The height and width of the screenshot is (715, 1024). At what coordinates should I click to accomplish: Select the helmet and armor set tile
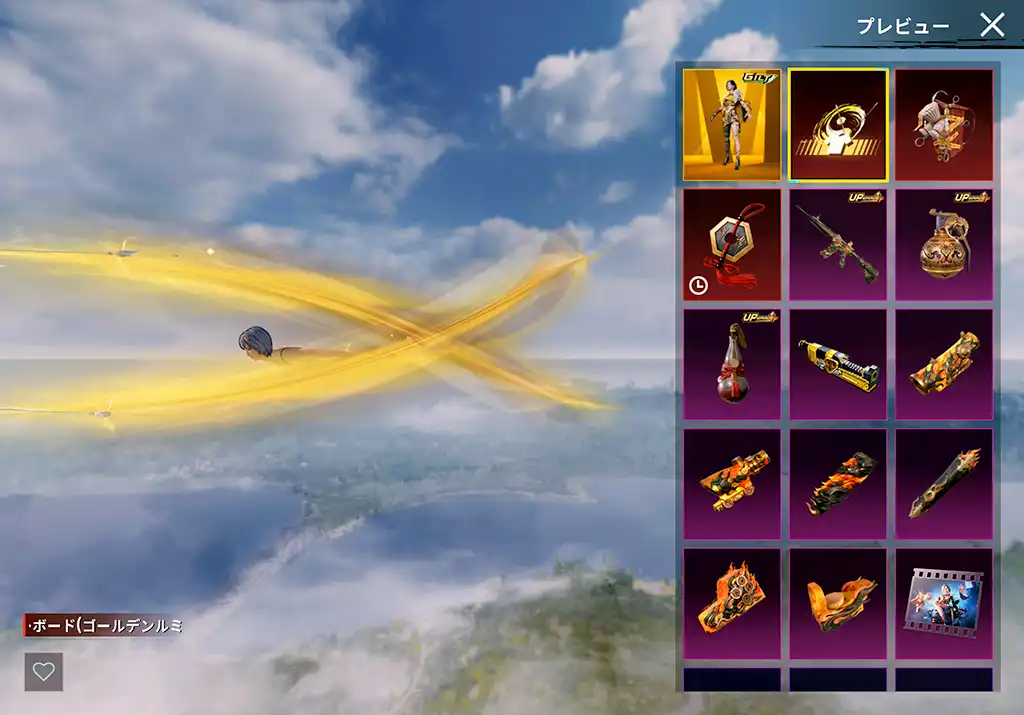pos(944,125)
